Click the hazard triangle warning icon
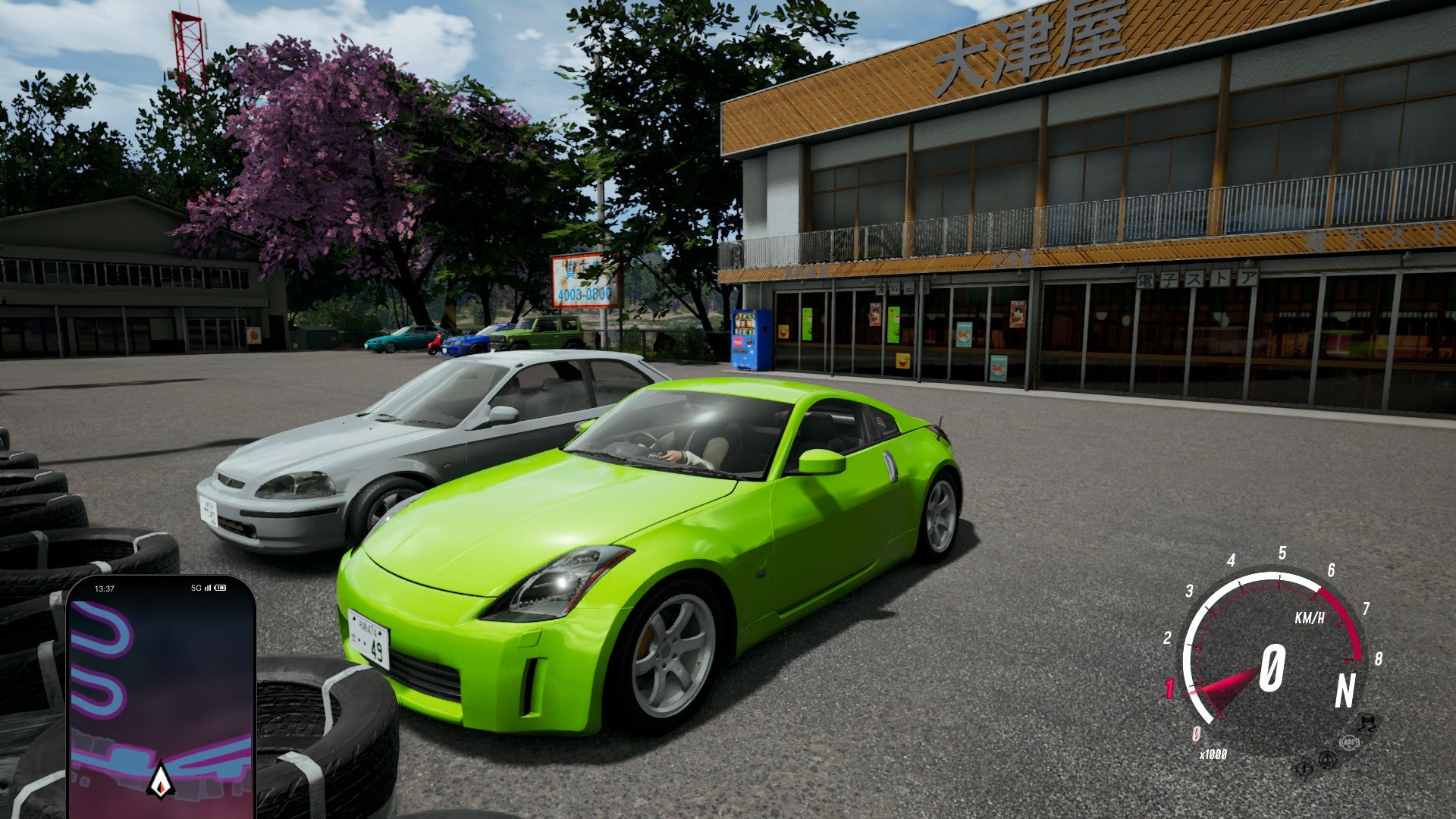The width and height of the screenshot is (1456, 819). pos(1327,760)
